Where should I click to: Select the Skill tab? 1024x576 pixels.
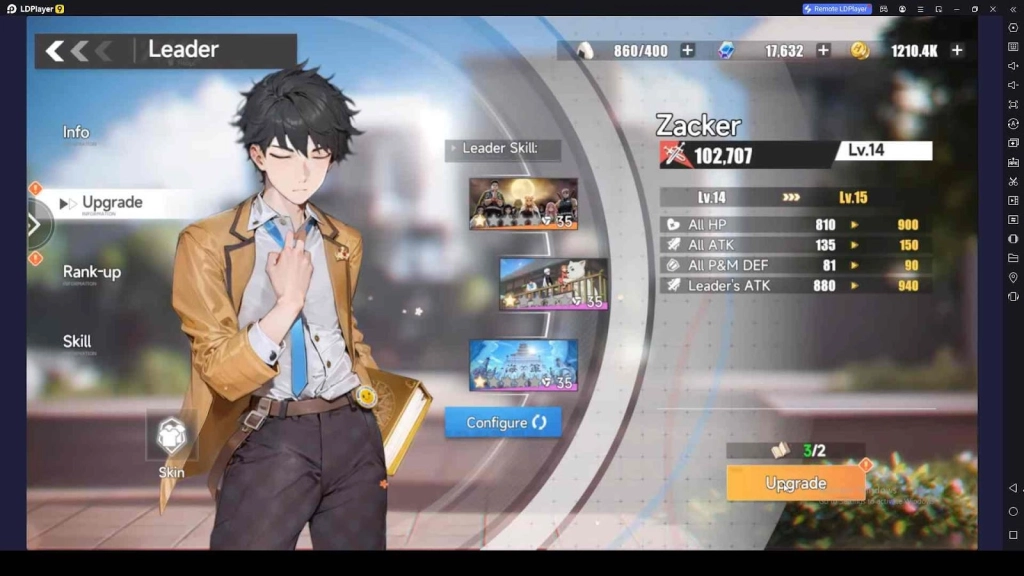click(x=77, y=342)
